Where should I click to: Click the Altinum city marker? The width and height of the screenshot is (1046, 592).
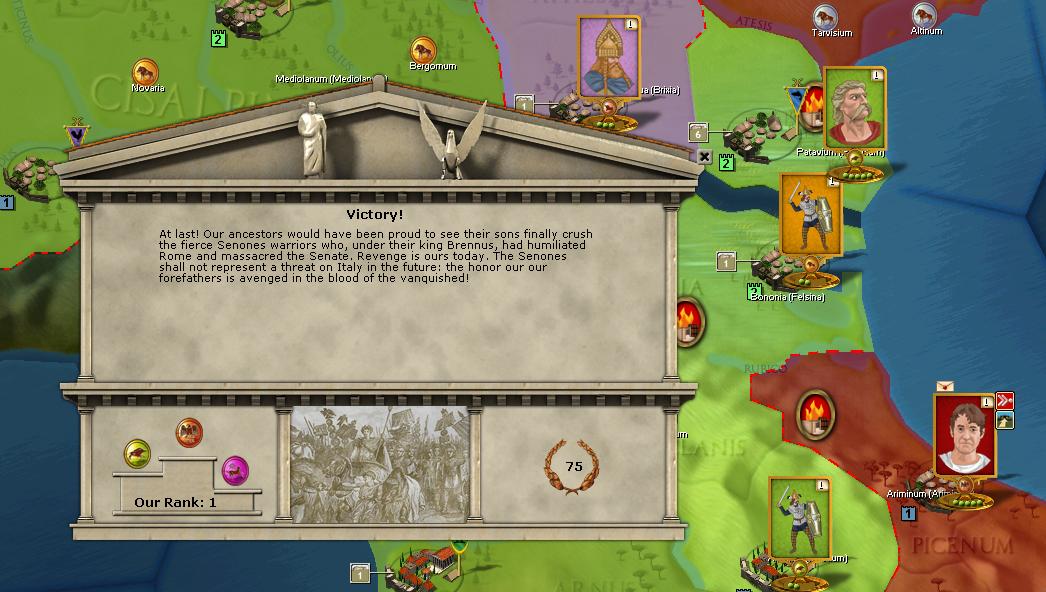coord(924,15)
